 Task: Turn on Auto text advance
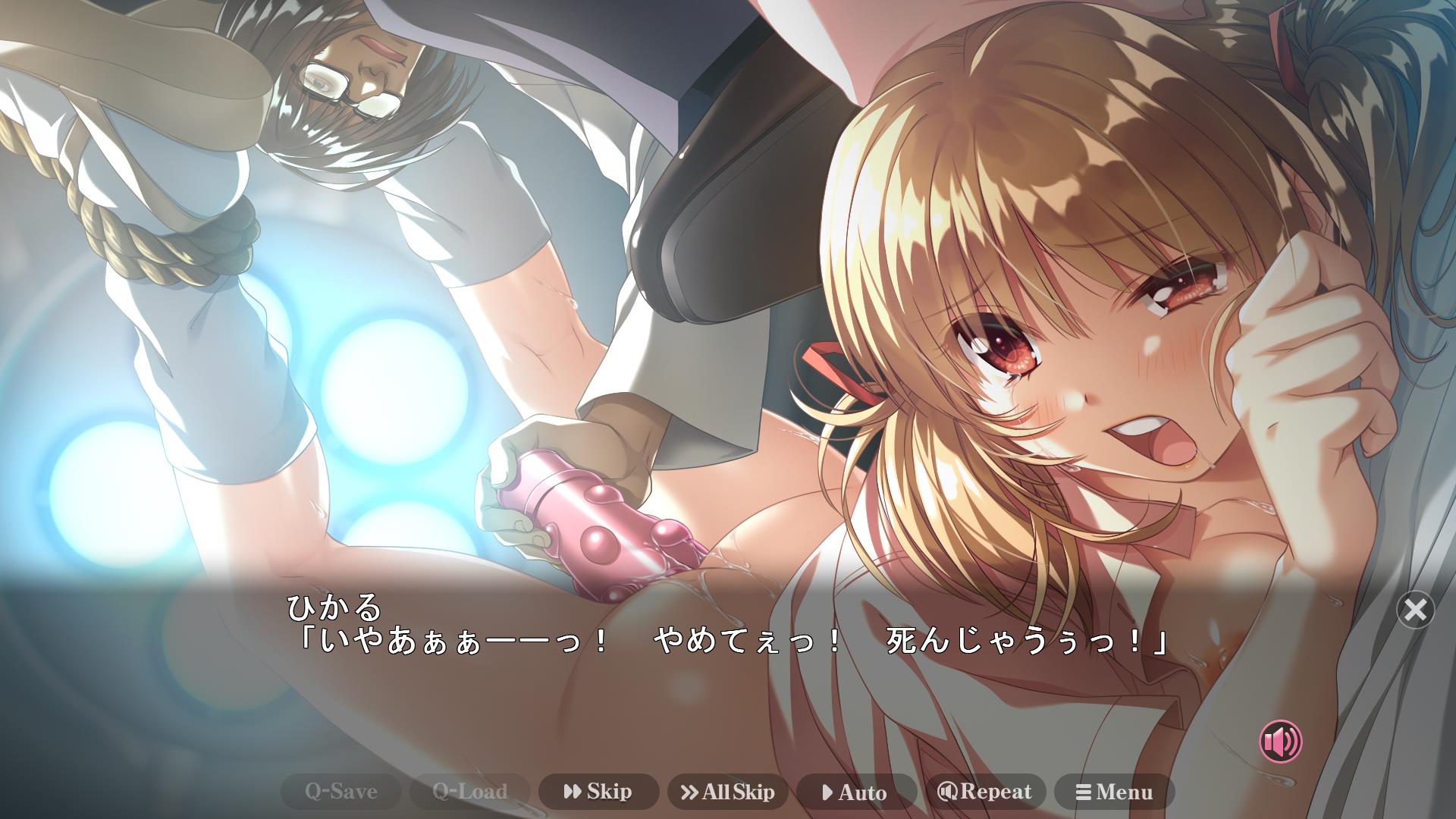(x=856, y=792)
